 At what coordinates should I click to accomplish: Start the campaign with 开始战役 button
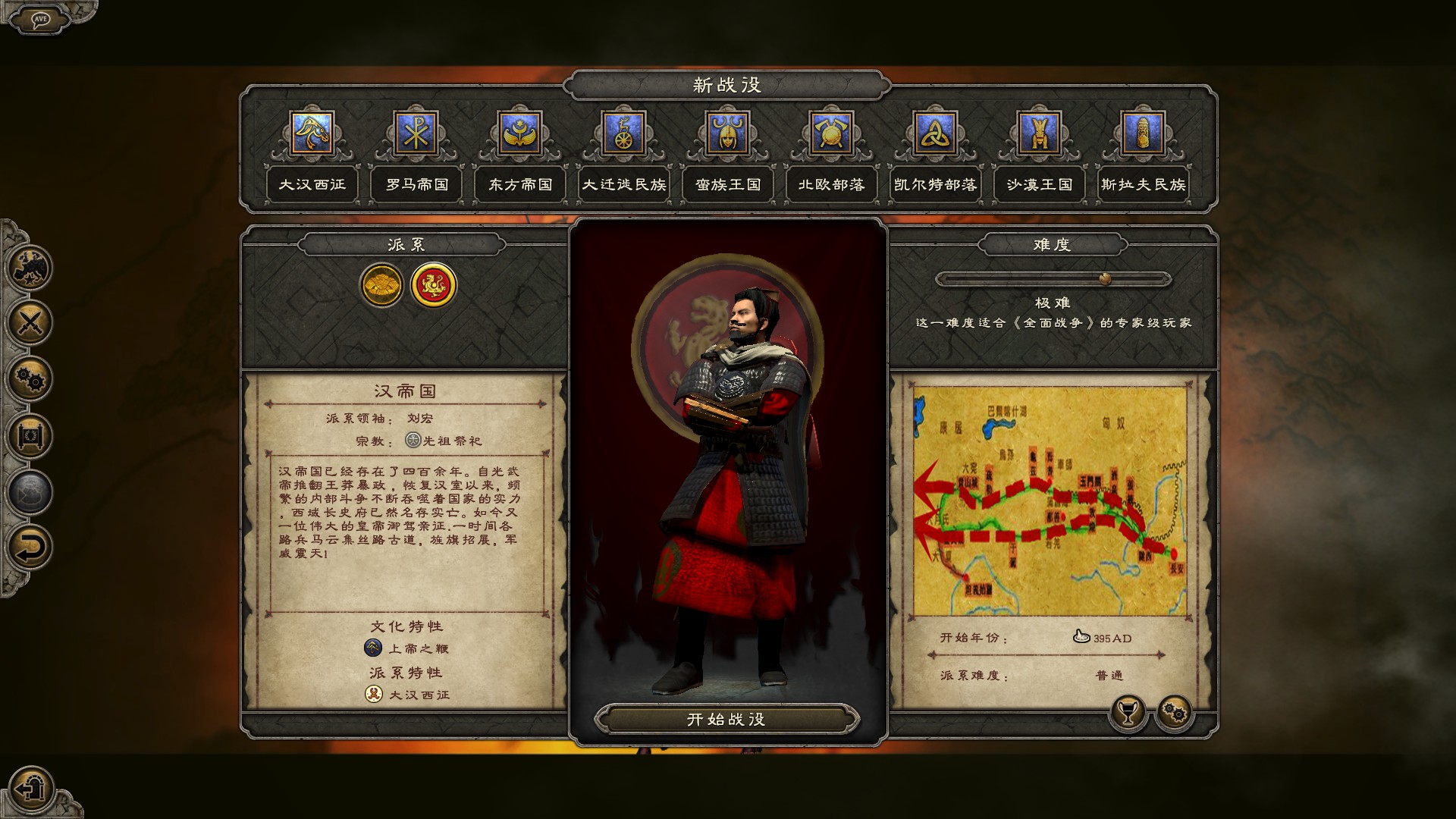point(726,719)
